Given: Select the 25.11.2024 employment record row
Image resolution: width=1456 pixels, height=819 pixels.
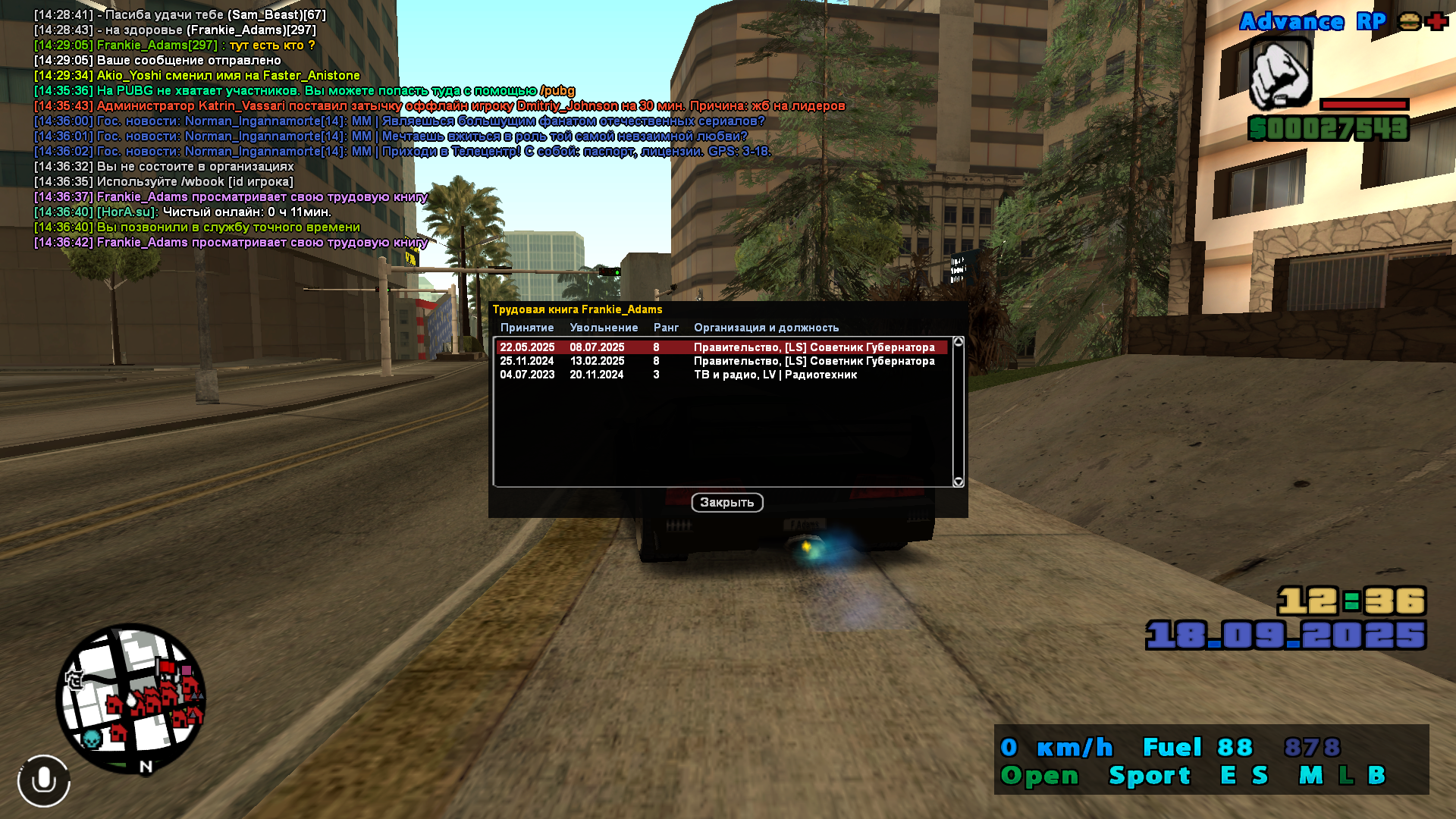Looking at the screenshot, I should (720, 361).
